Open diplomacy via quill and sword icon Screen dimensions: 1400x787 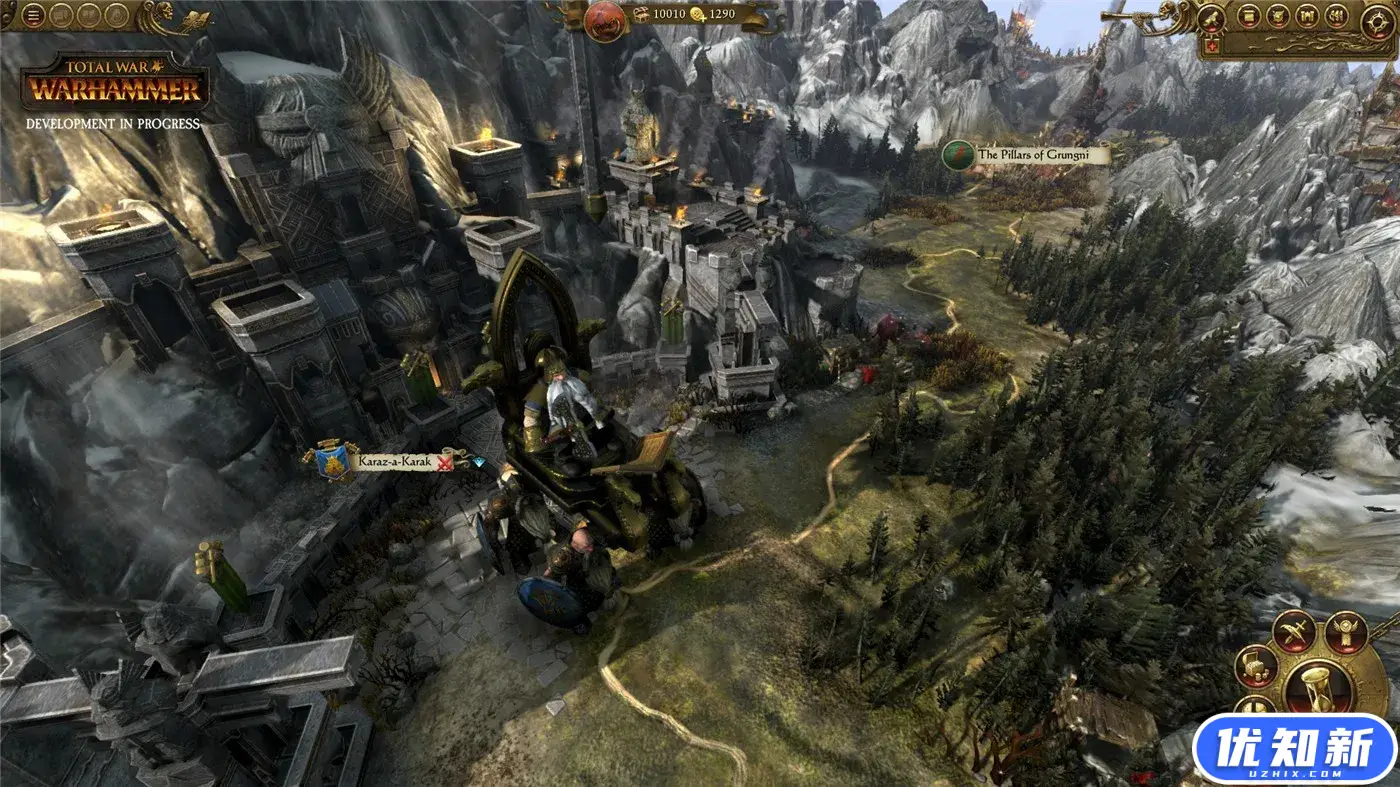click(1293, 631)
